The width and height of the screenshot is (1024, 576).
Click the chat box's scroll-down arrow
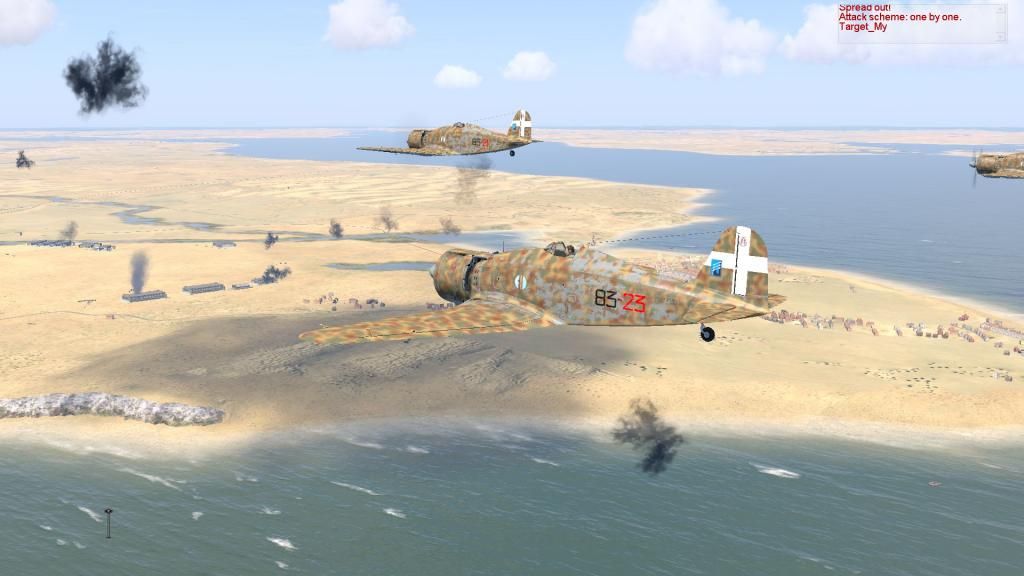(1001, 37)
